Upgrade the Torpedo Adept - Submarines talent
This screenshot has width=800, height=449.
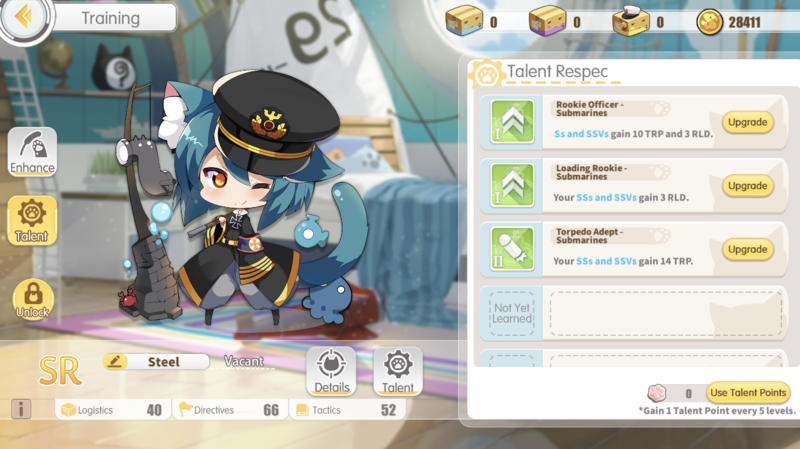pos(747,249)
